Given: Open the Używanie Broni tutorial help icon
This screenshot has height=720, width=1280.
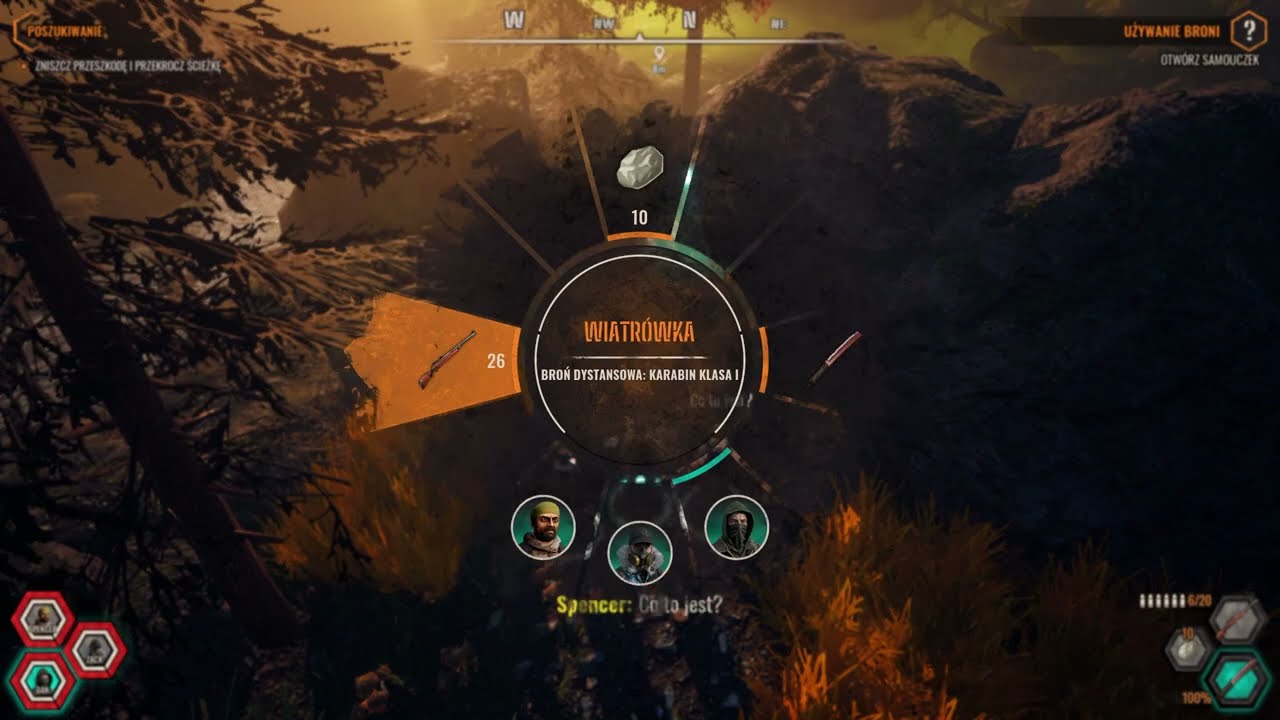Looking at the screenshot, I should (x=1248, y=32).
